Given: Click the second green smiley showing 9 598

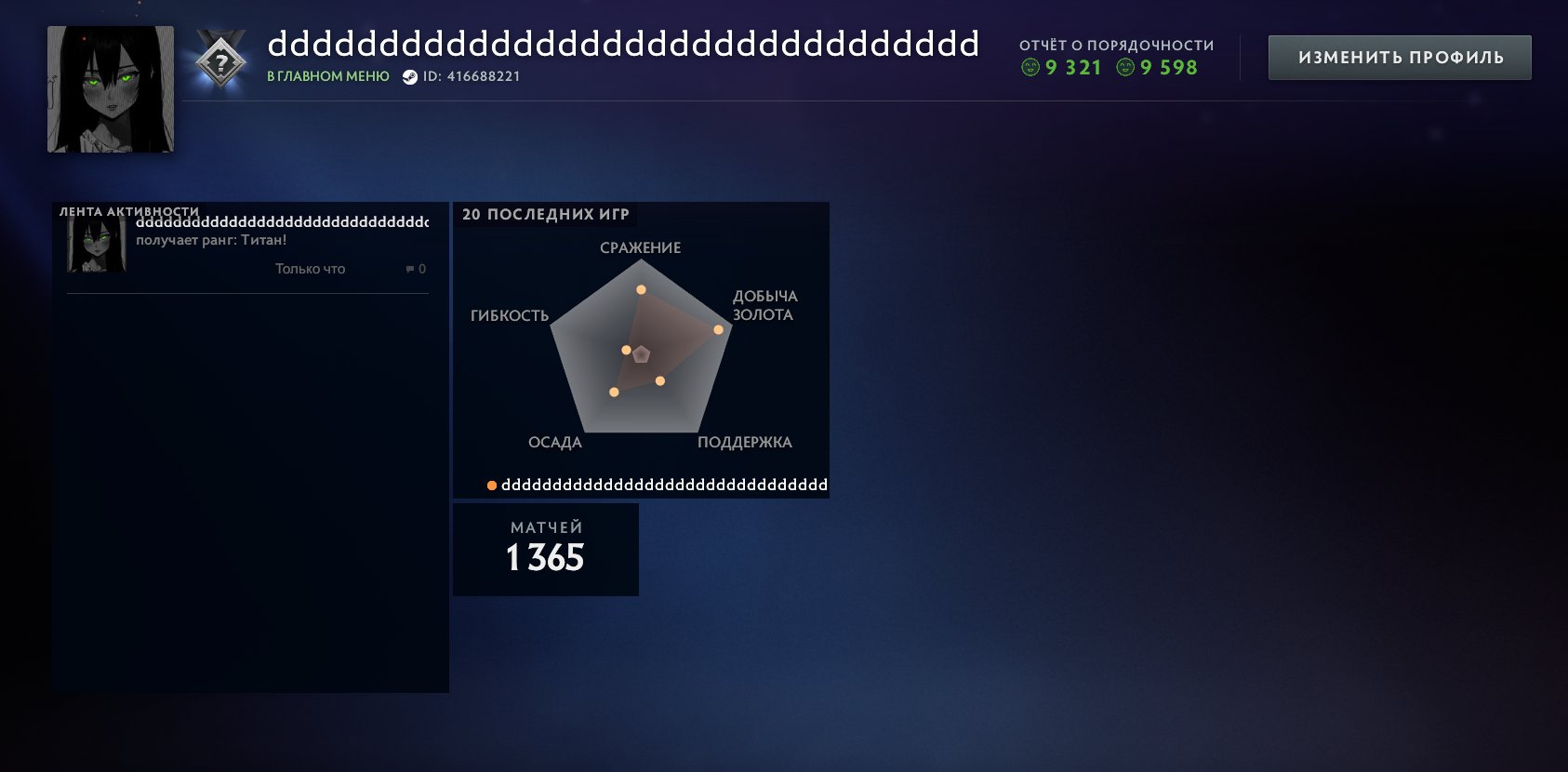Looking at the screenshot, I should [x=1125, y=67].
